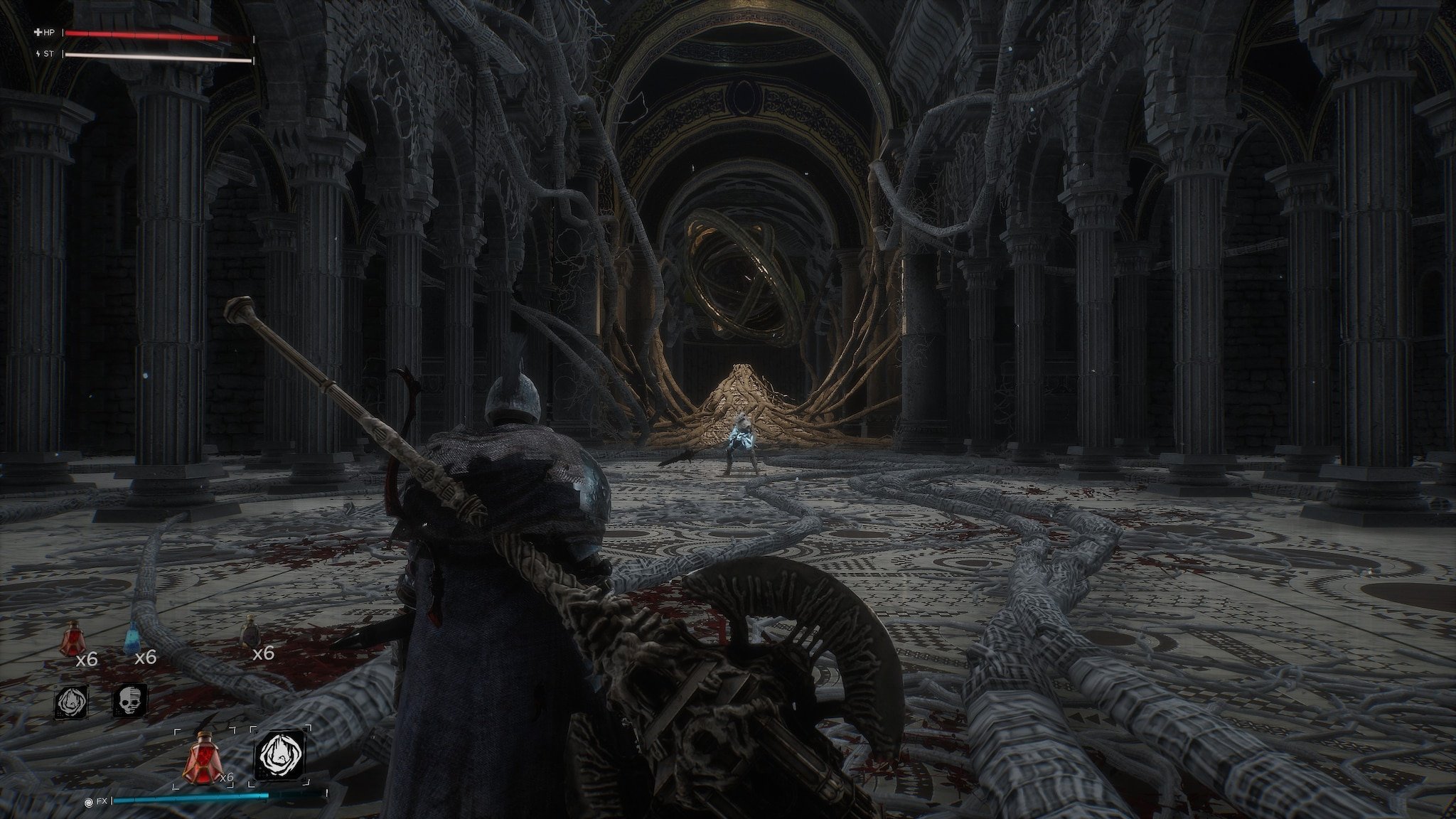Use the large bracketed red potion

pos(202,756)
